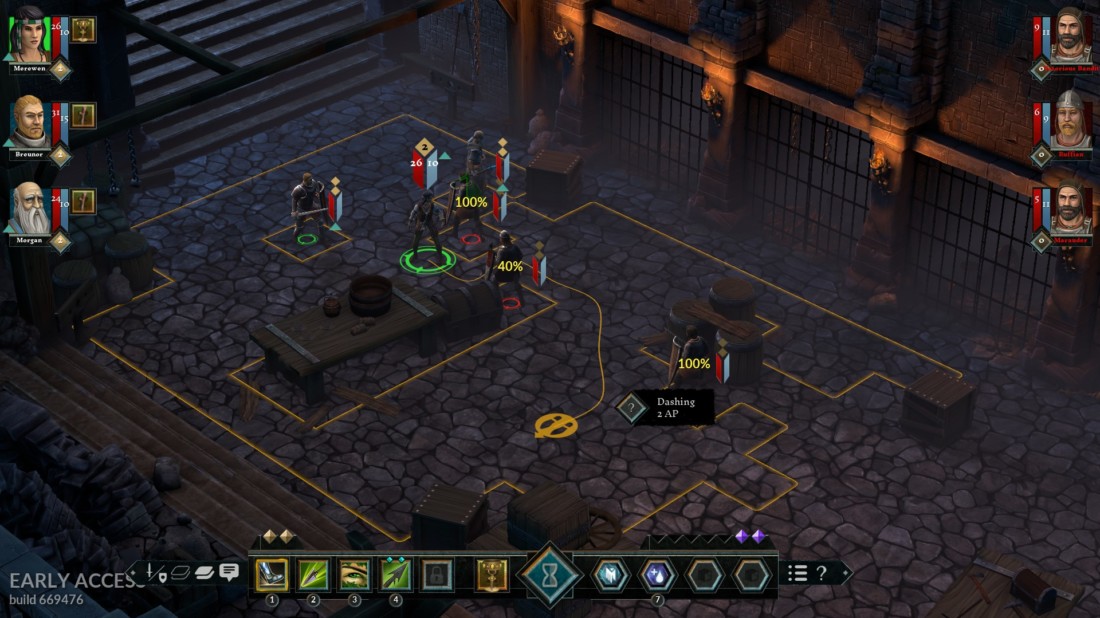Use the green arrow shot ability
Viewport: 1100px width, 618px height.
click(313, 575)
